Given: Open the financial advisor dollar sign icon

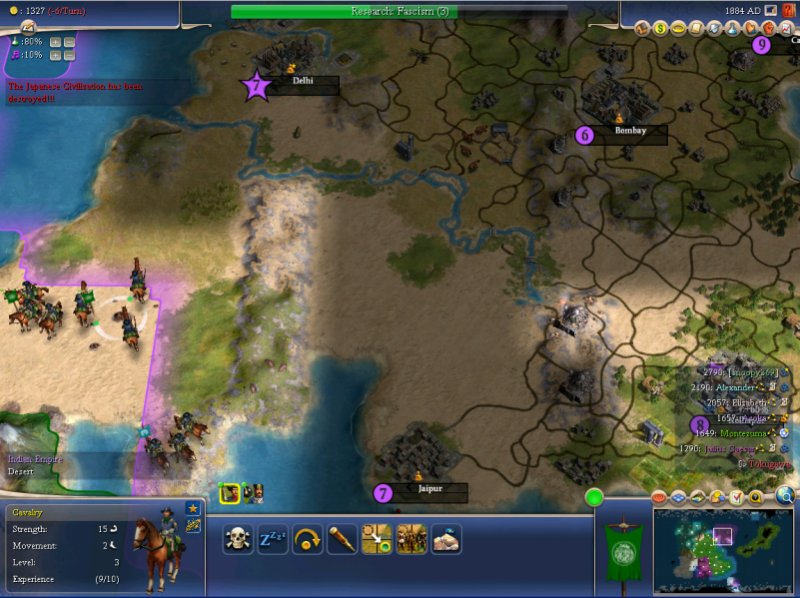Looking at the screenshot, I should (661, 28).
